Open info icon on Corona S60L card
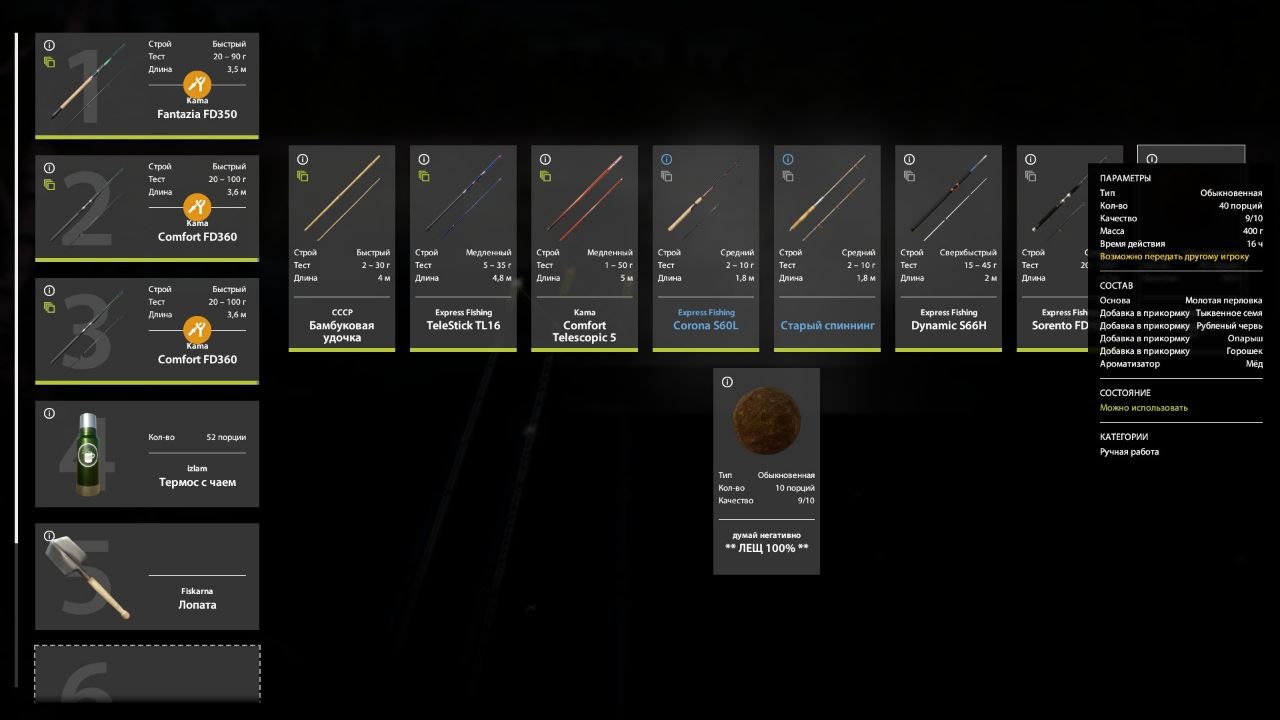The image size is (1280, 720). (666, 160)
